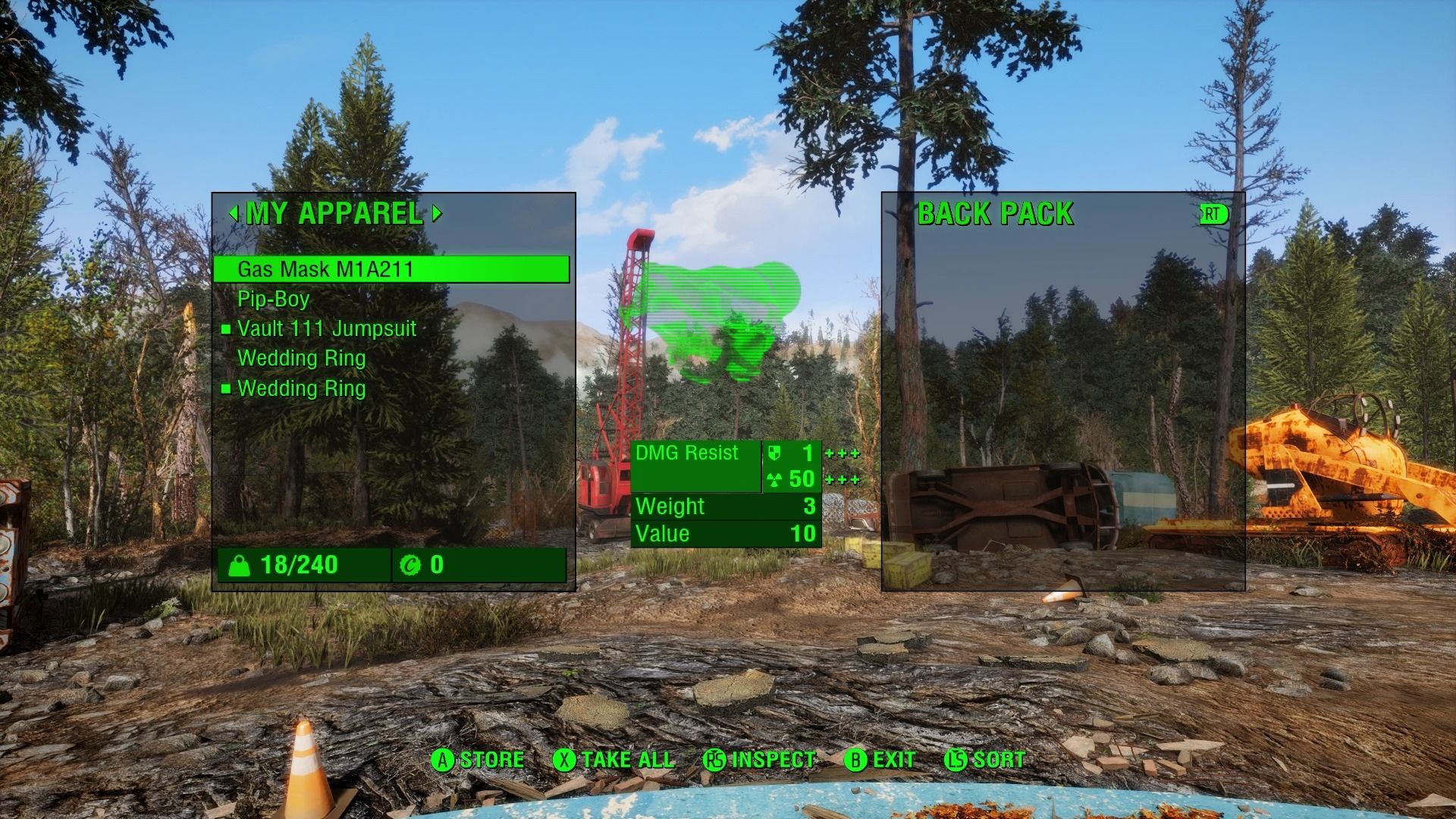
Task: Select Pip-Boy in the apparel list
Action: pos(273,299)
